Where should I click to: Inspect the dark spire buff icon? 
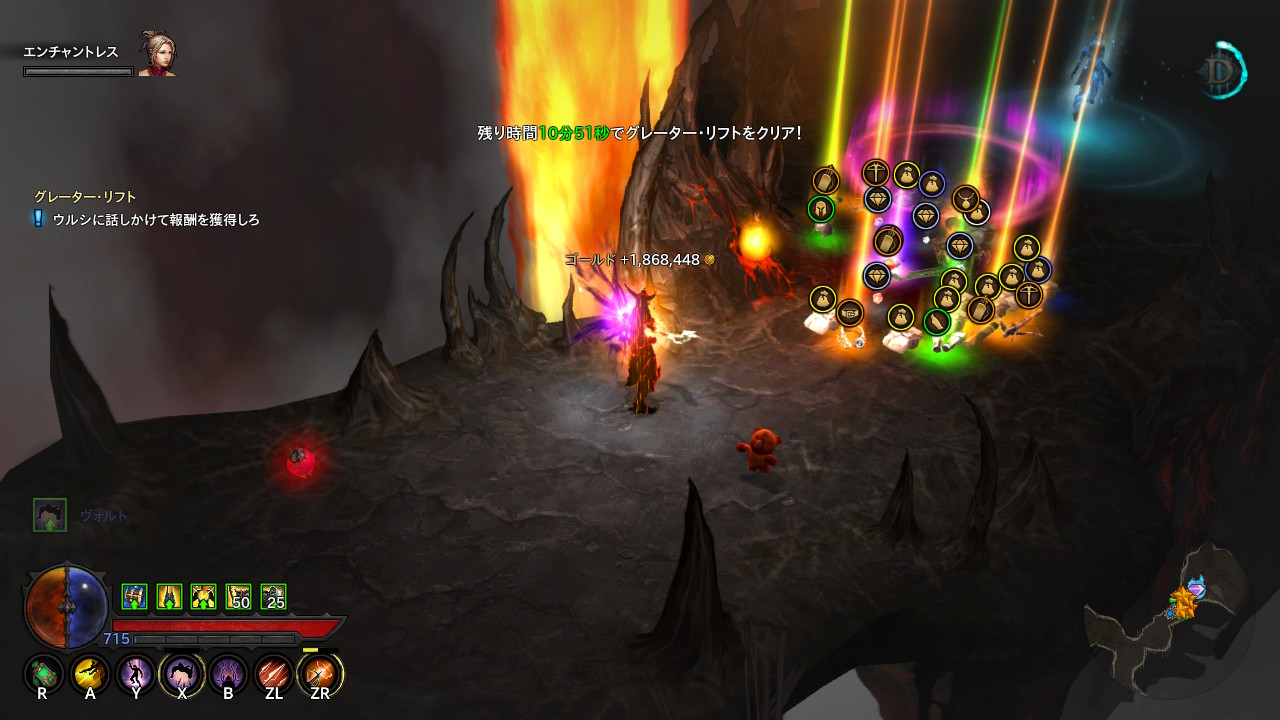(169, 597)
